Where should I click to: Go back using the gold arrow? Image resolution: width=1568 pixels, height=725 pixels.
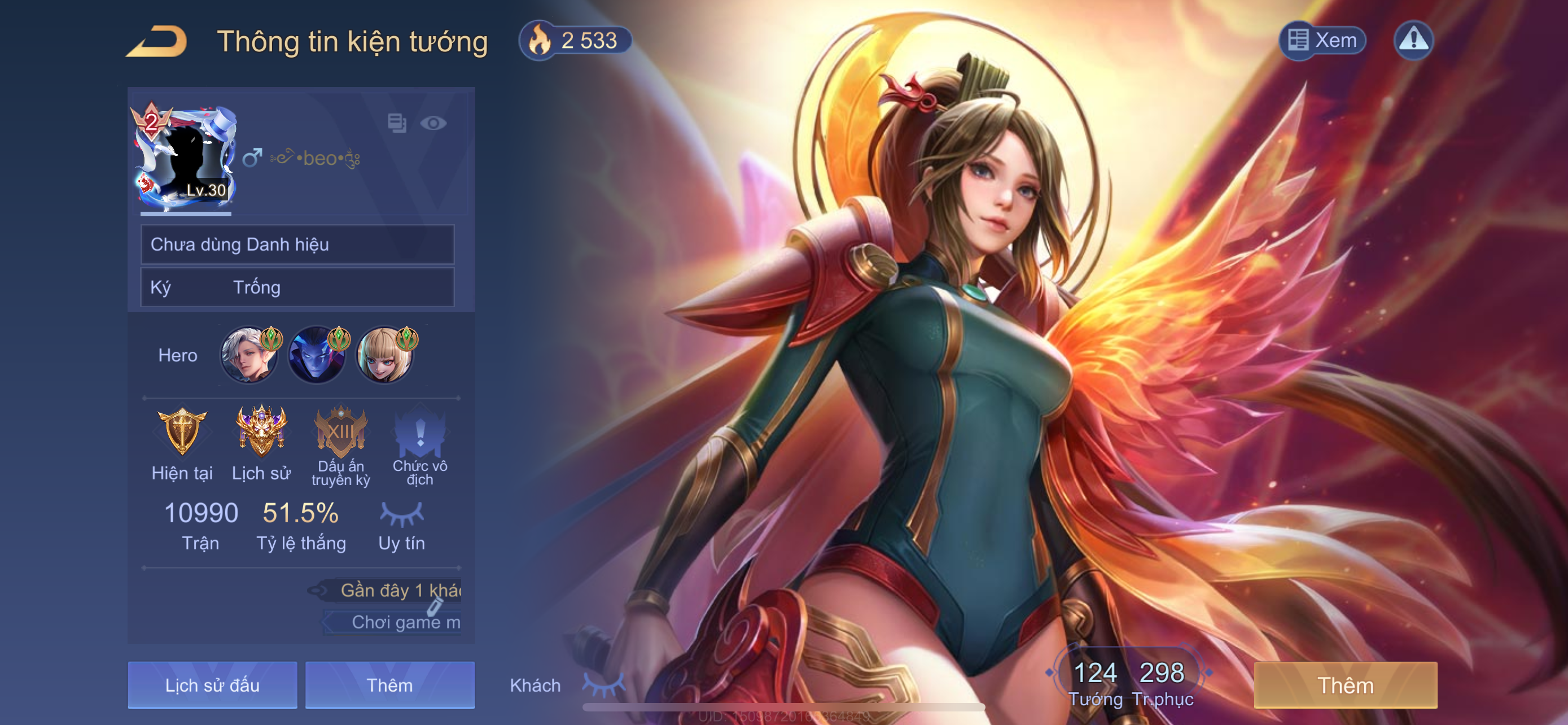pyautogui.click(x=157, y=41)
